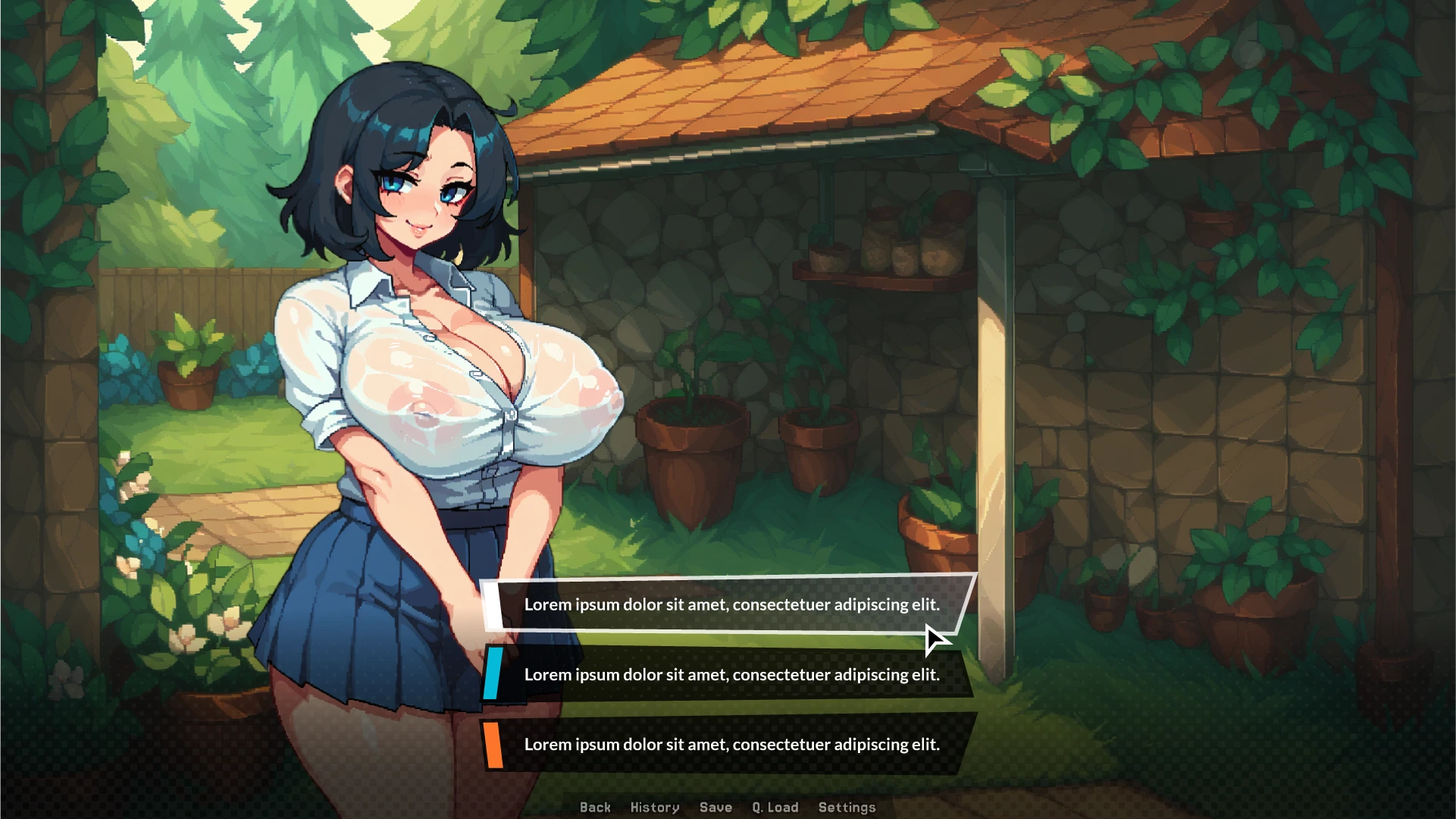Go Back in the quick menu
Image resolution: width=1456 pixels, height=819 pixels.
pyautogui.click(x=595, y=807)
